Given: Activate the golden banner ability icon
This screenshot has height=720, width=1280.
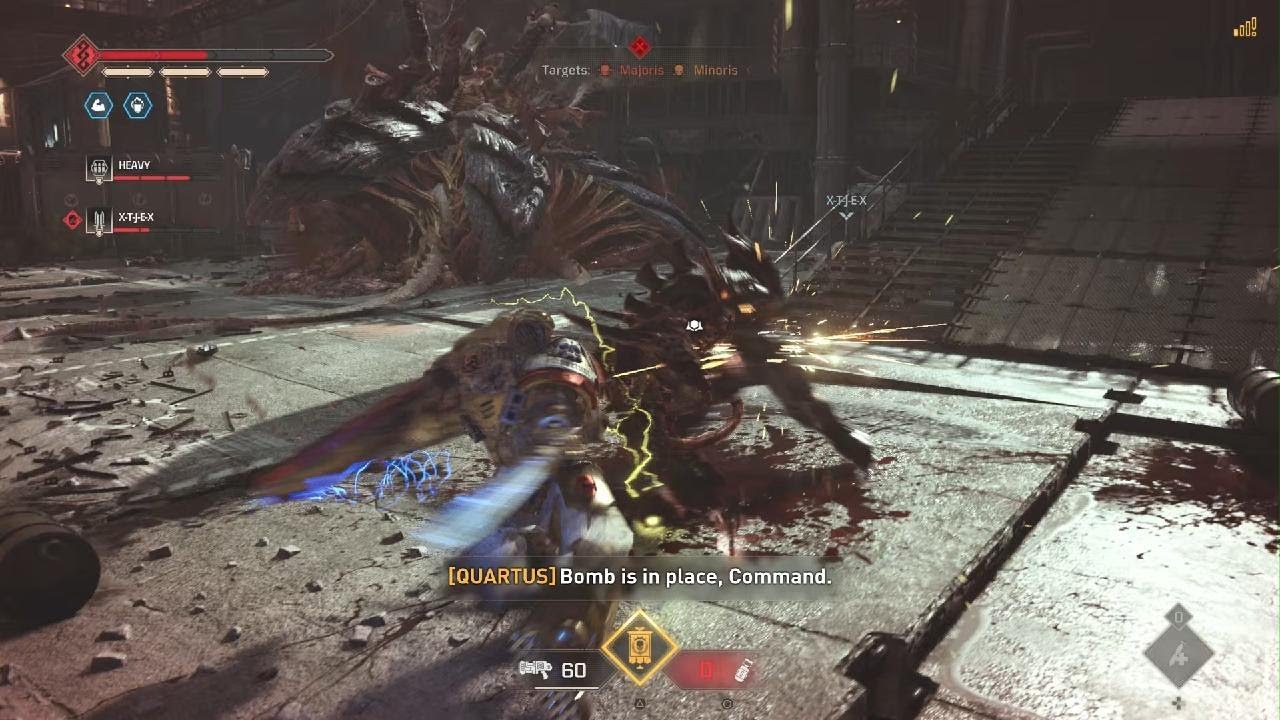Looking at the screenshot, I should pyautogui.click(x=639, y=647).
